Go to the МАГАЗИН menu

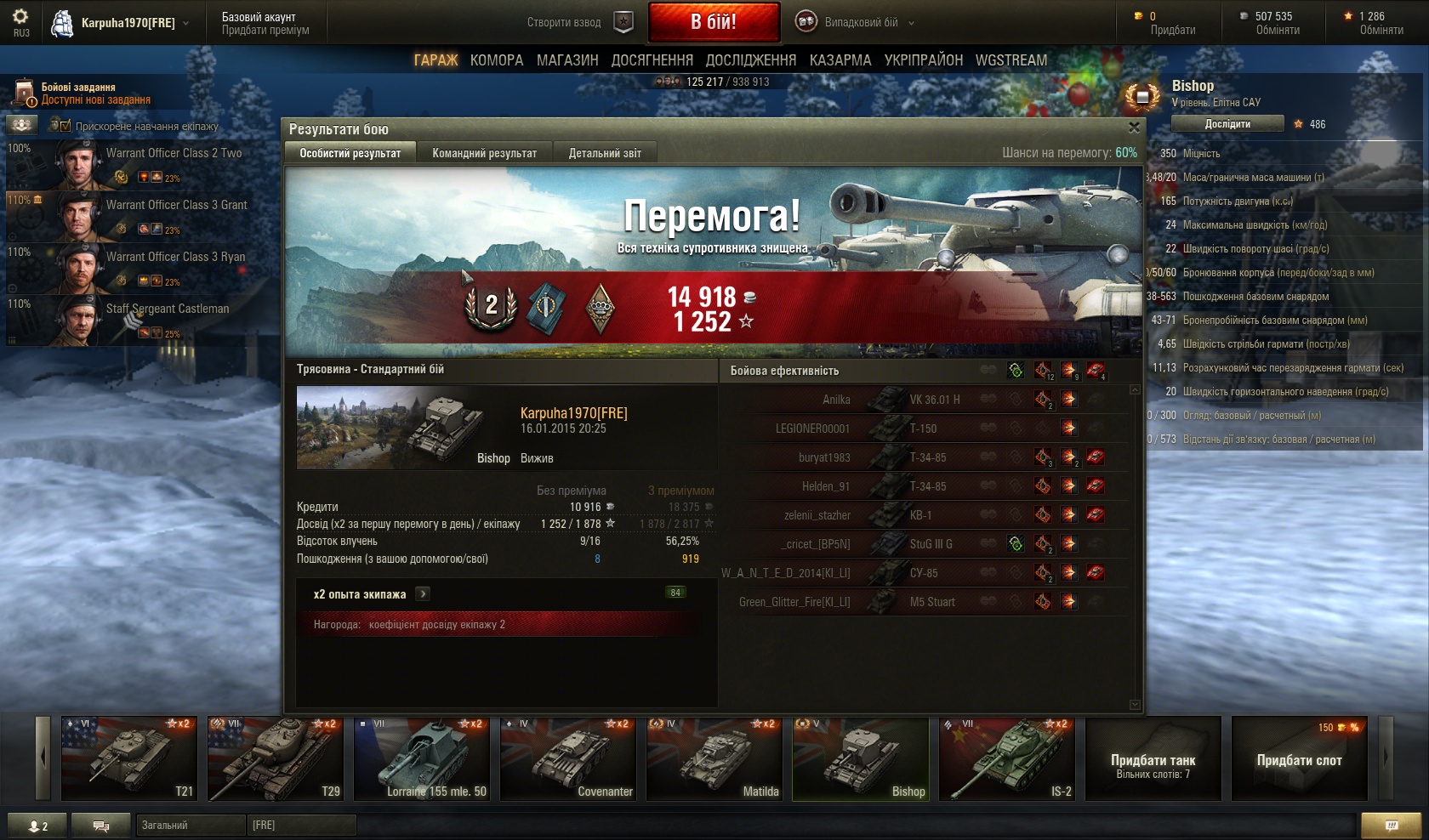[x=567, y=60]
